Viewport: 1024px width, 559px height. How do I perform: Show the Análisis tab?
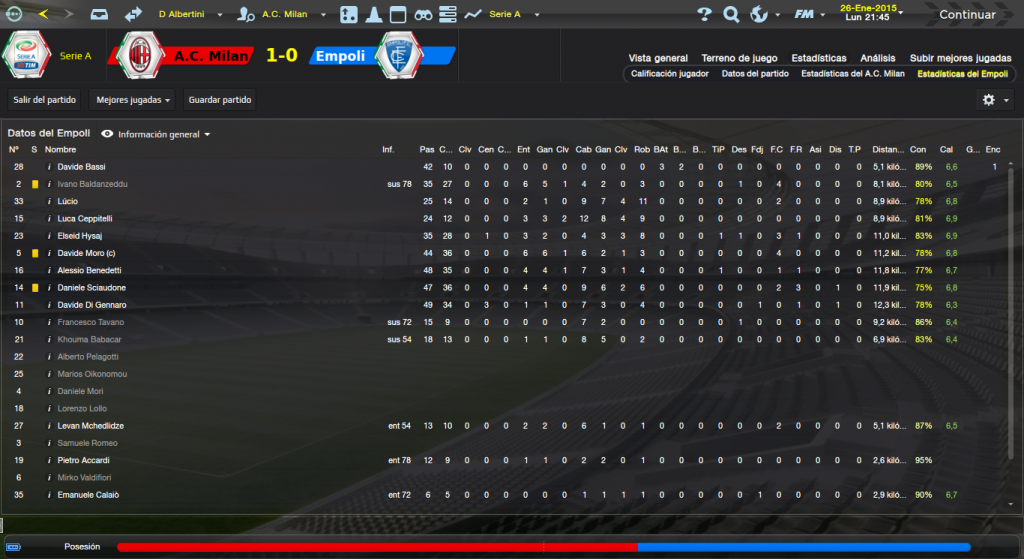click(877, 58)
